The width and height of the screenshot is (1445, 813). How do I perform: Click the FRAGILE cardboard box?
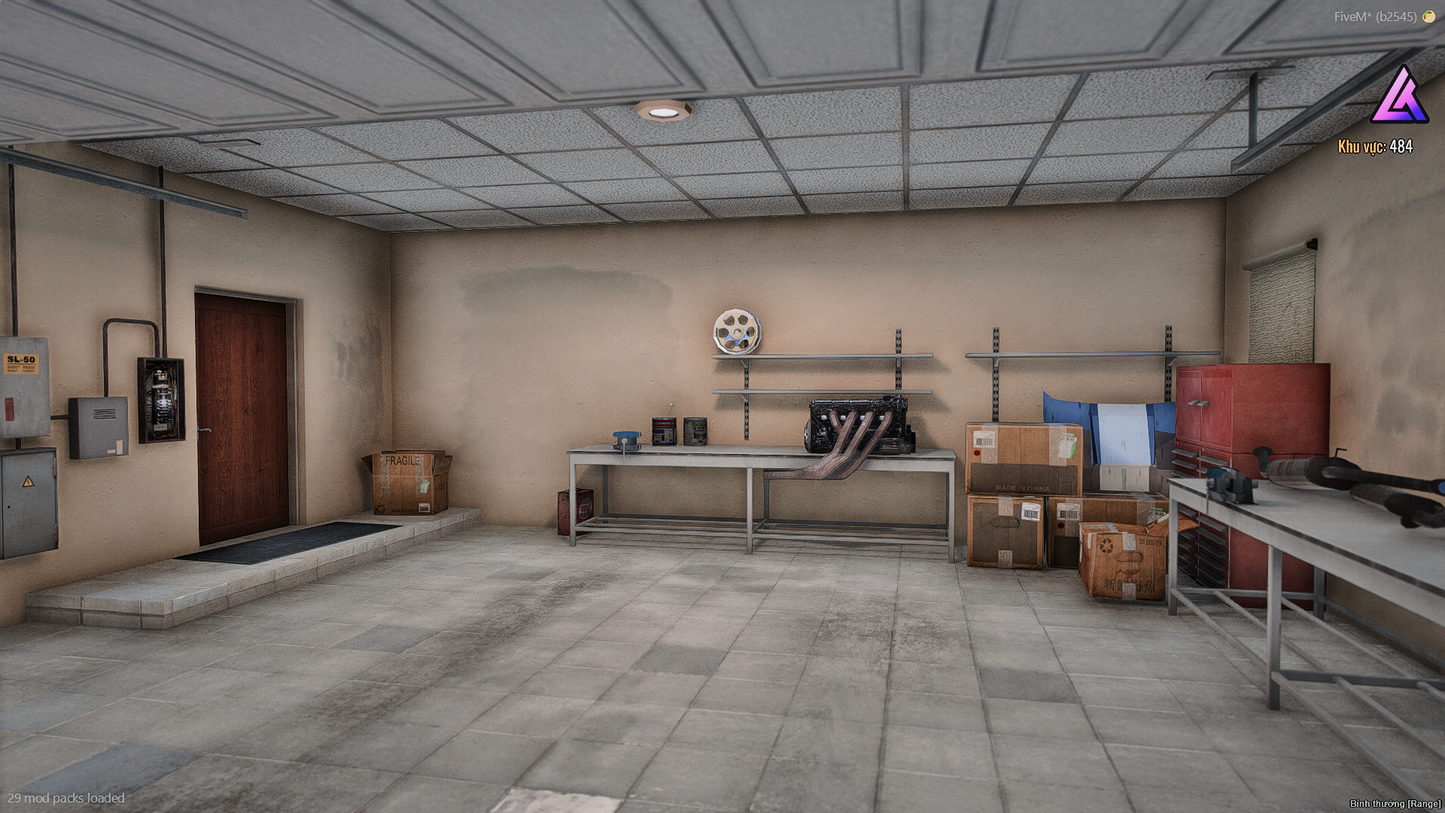point(405,482)
